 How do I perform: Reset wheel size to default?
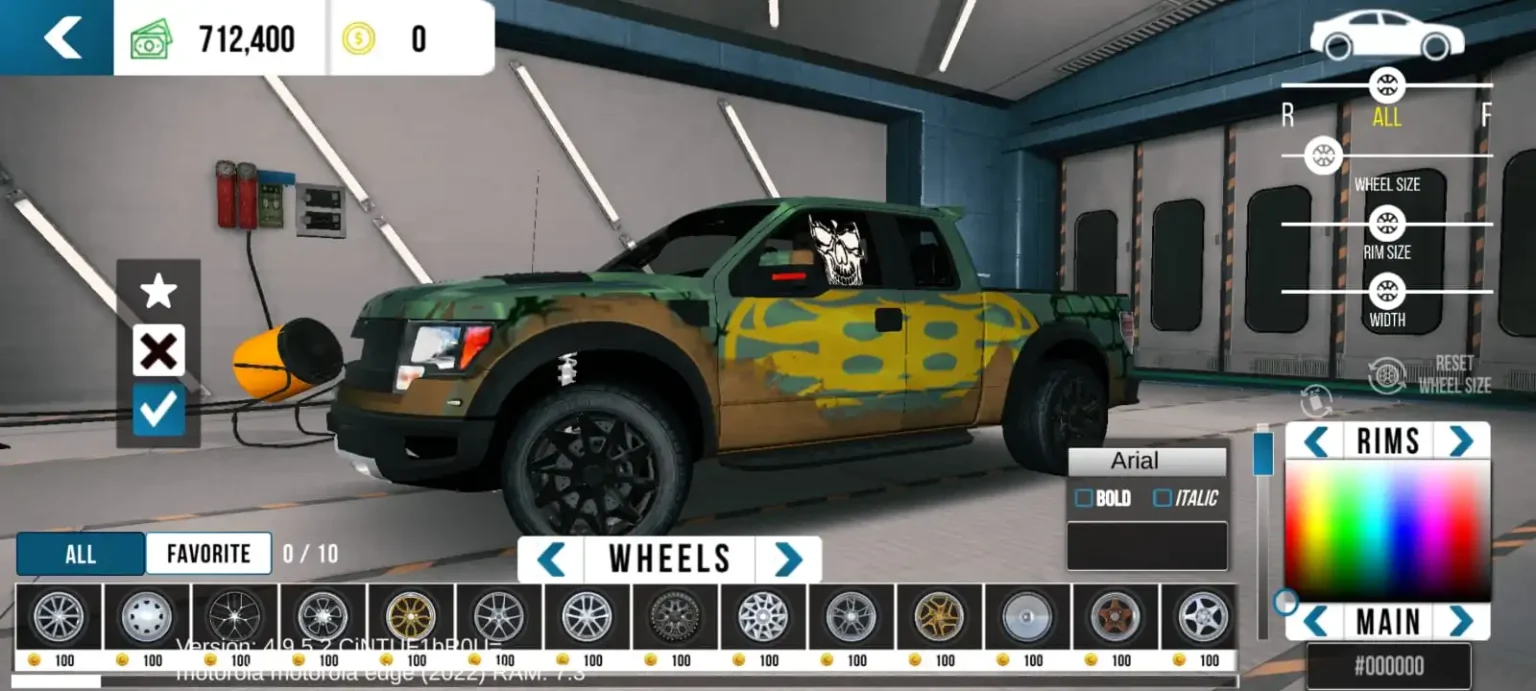point(1430,375)
